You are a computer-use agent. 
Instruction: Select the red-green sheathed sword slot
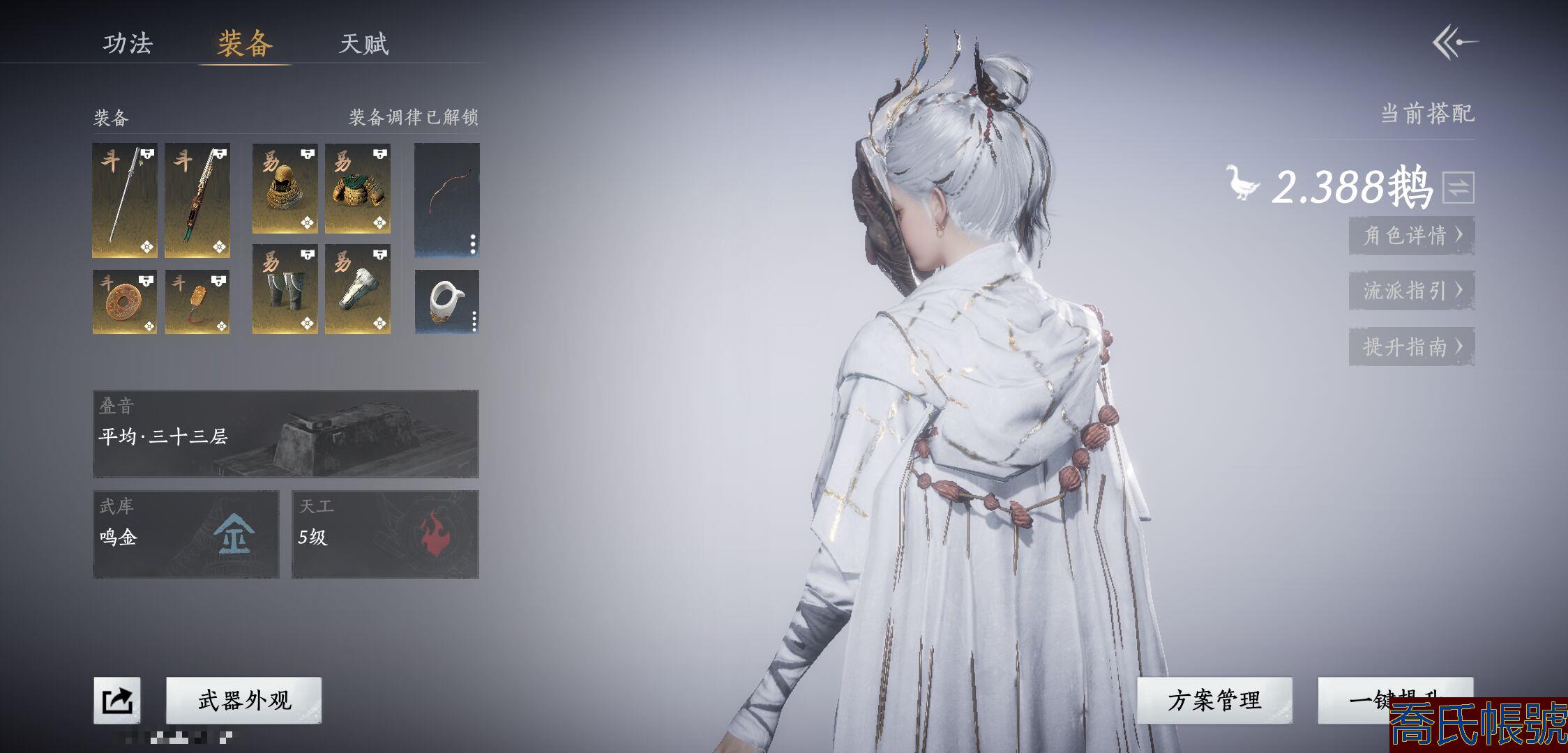197,201
